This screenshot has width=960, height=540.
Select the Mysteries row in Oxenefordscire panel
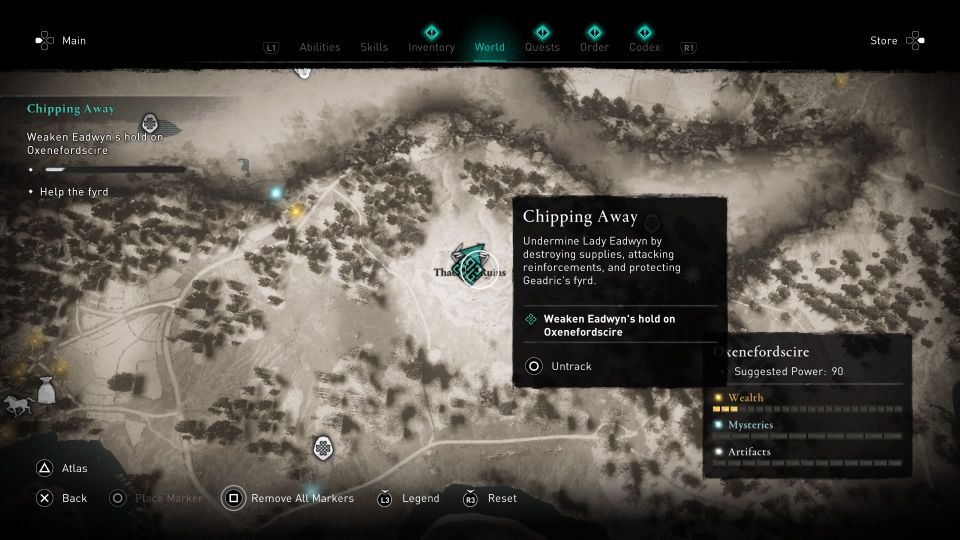click(x=808, y=426)
